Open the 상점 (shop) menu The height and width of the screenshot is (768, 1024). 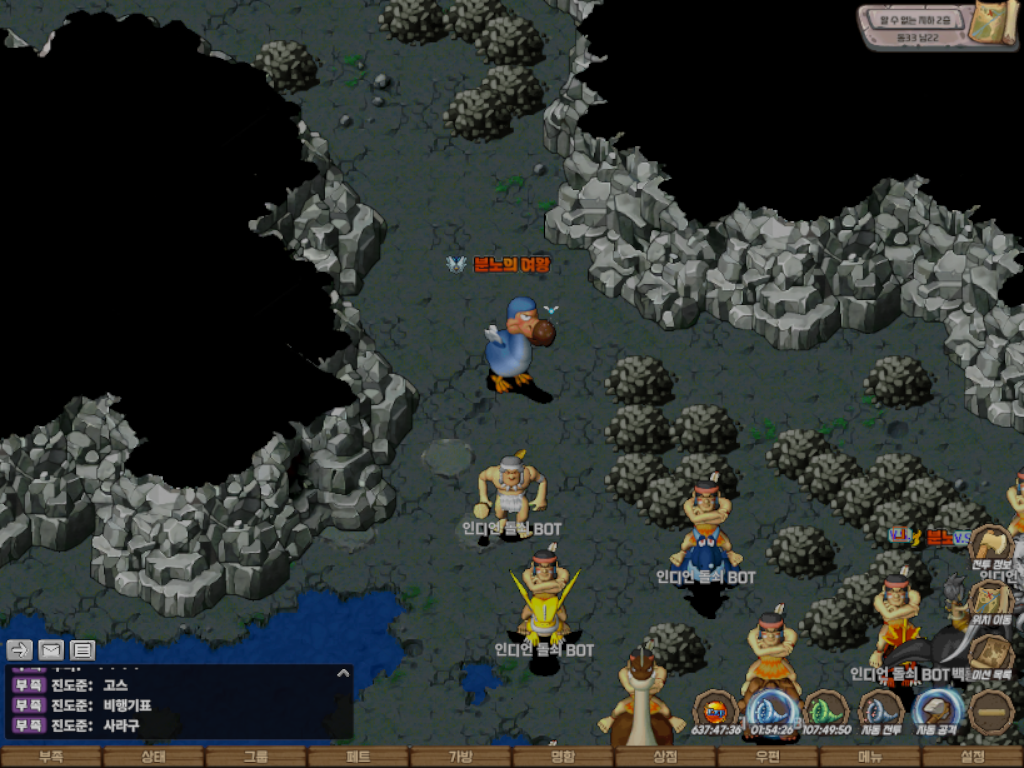point(665,757)
